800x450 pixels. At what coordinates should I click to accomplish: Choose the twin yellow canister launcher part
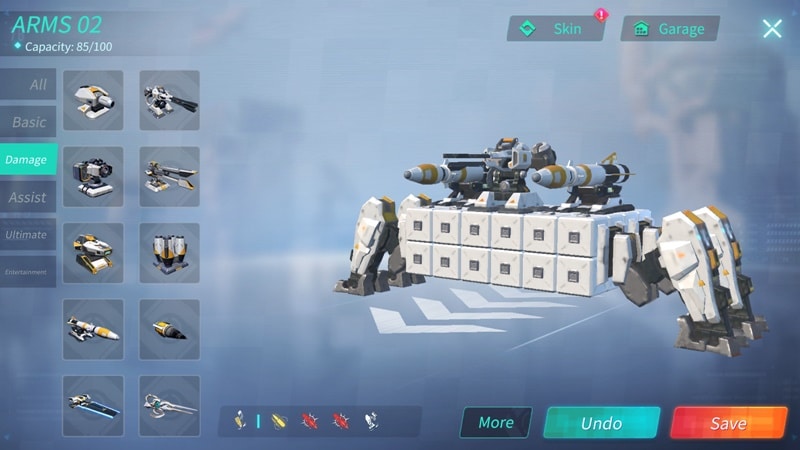pyautogui.click(x=169, y=253)
